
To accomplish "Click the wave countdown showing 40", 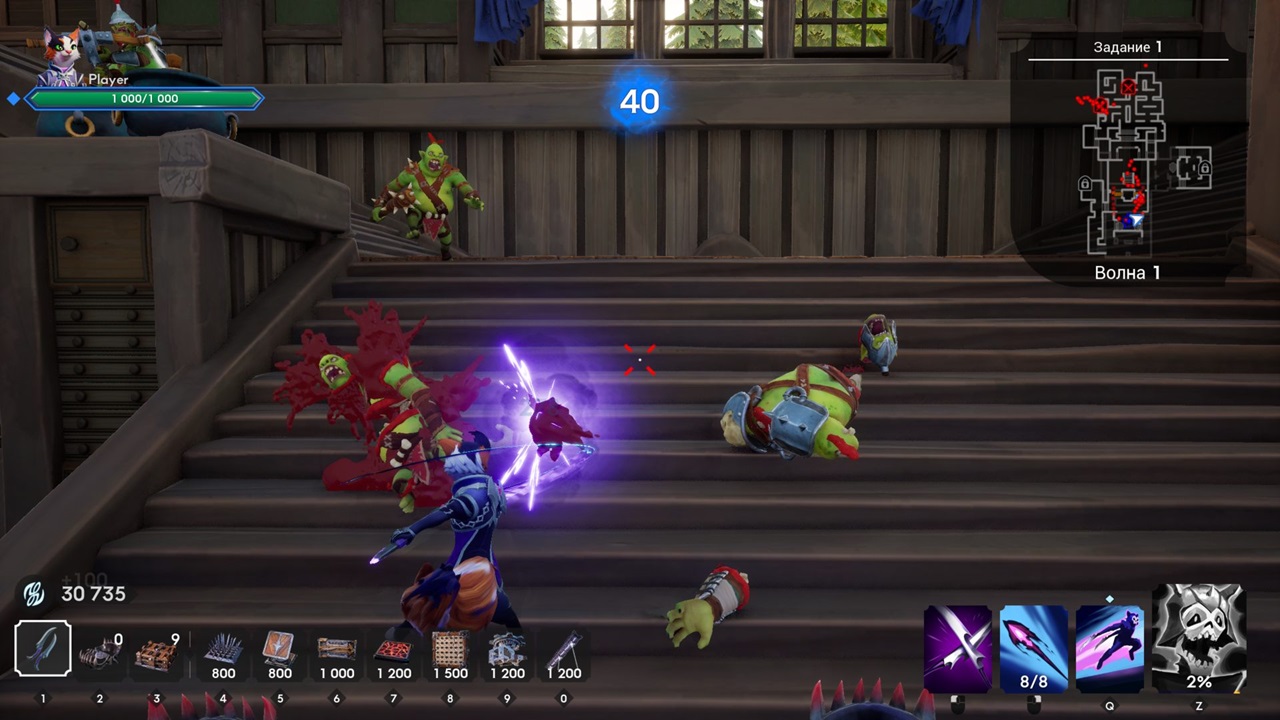I will pos(639,103).
